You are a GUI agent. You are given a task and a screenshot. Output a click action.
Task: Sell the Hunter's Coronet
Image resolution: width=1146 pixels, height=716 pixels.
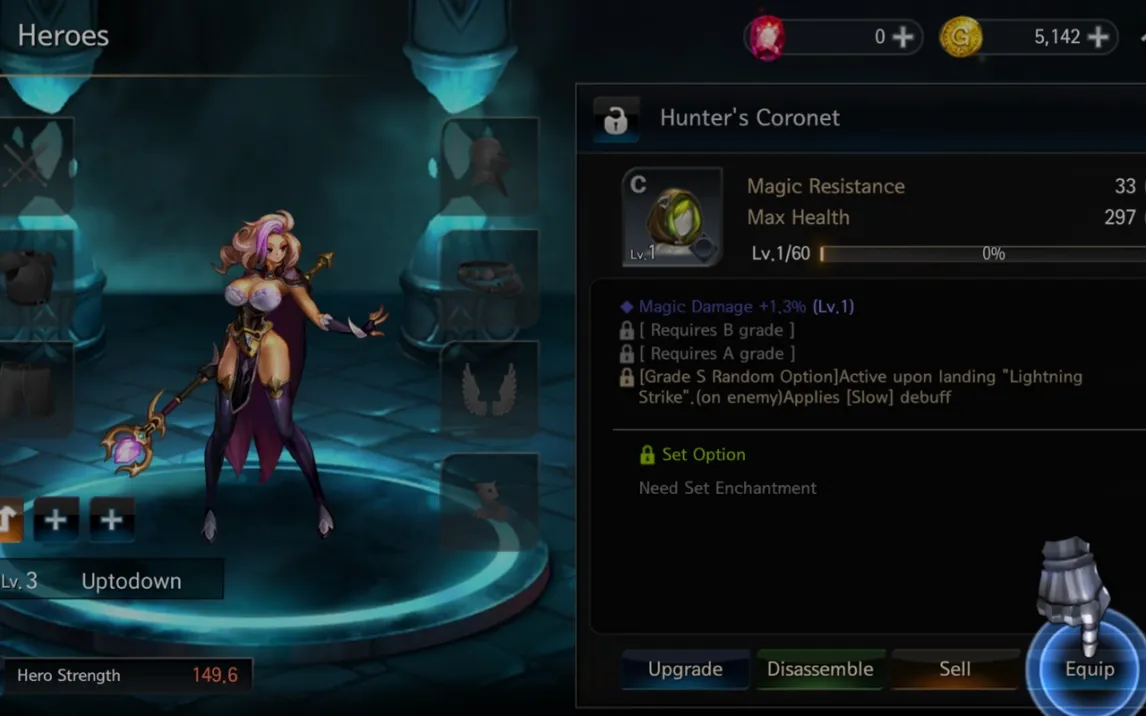[x=954, y=669]
